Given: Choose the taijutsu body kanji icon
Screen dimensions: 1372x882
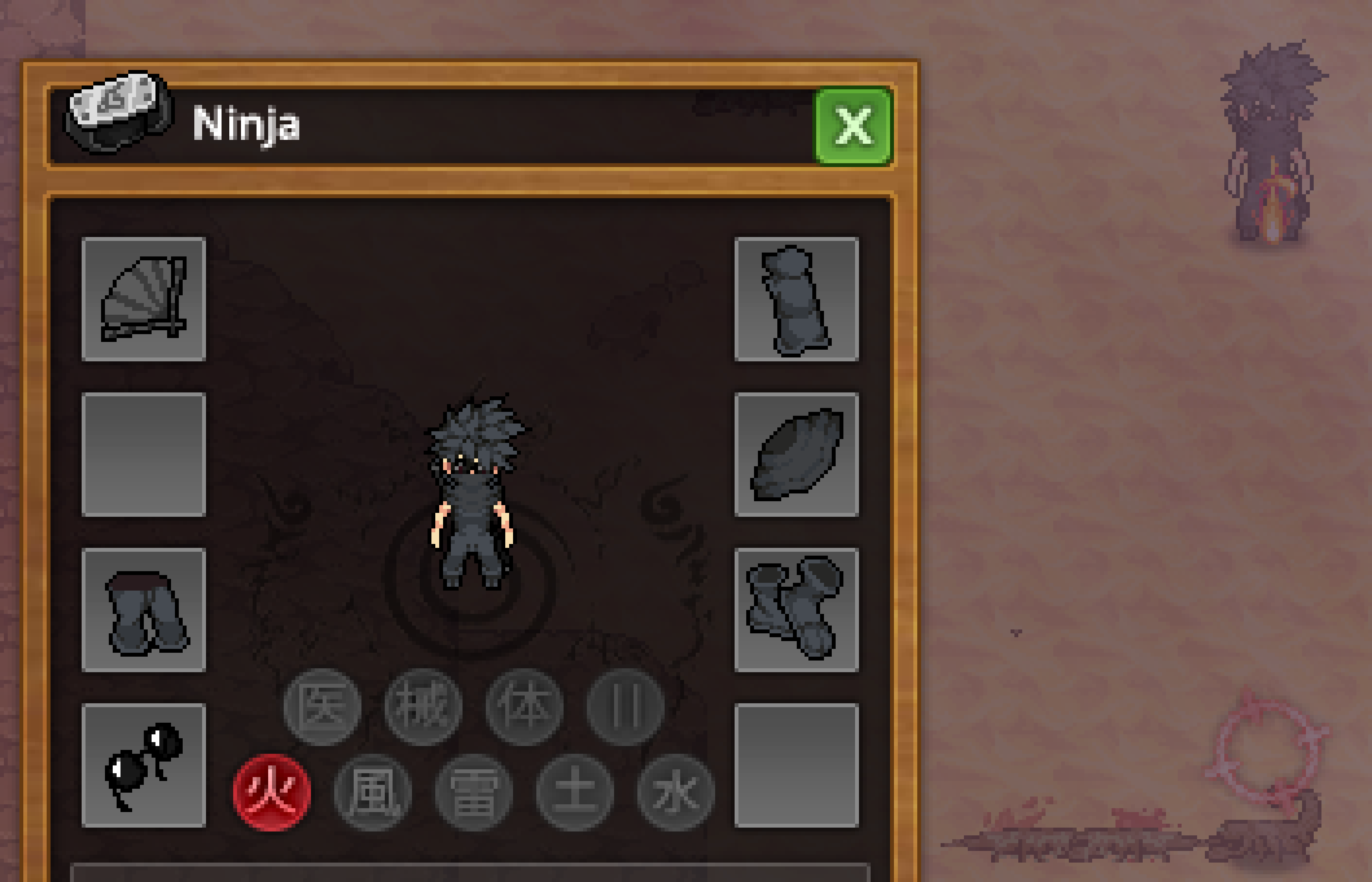Looking at the screenshot, I should pos(524,707).
